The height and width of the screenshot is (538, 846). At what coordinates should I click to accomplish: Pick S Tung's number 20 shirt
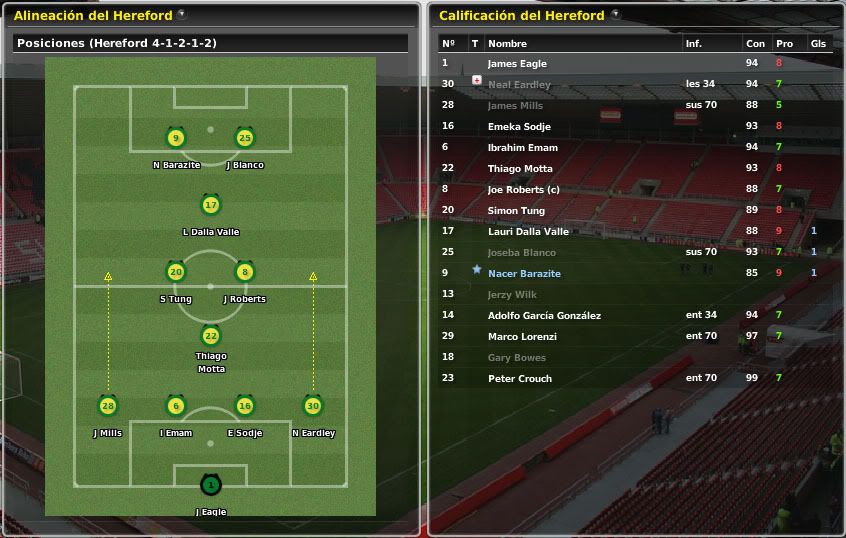[x=176, y=271]
